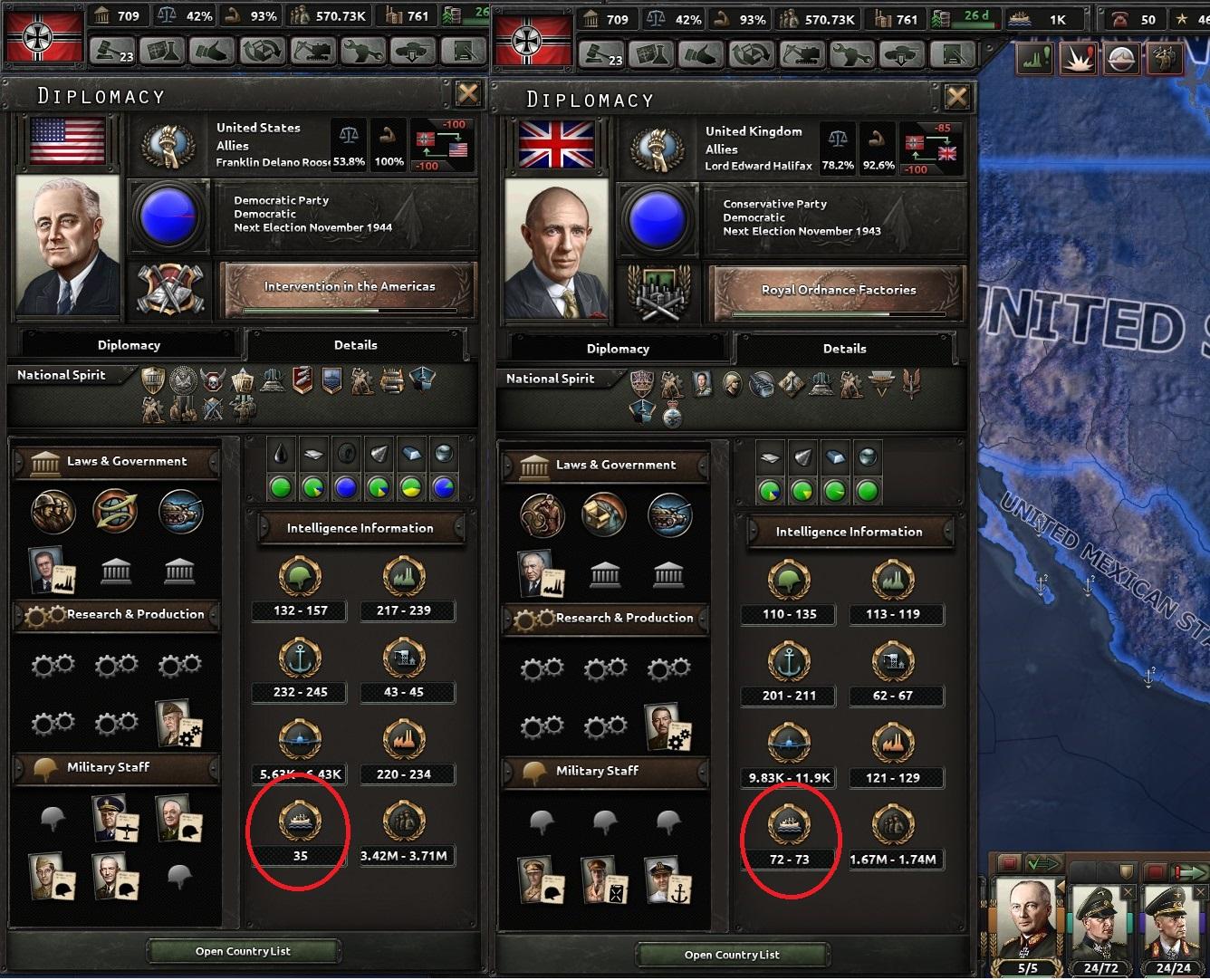This screenshot has height=980, width=1210.
Task: Switch to the Details tab for United Kingdom
Action: pyautogui.click(x=844, y=349)
